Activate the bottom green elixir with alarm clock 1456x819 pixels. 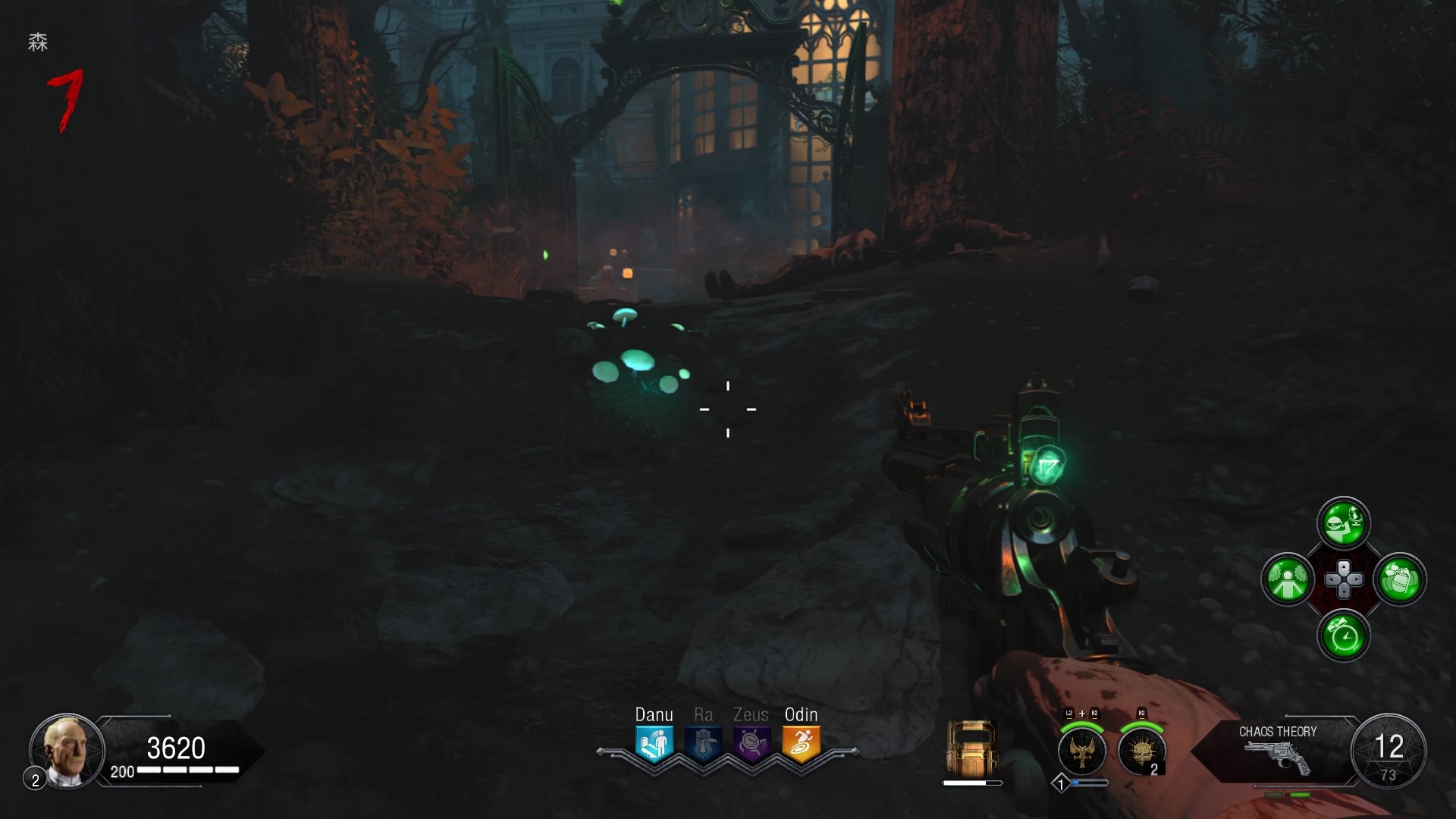pyautogui.click(x=1344, y=636)
